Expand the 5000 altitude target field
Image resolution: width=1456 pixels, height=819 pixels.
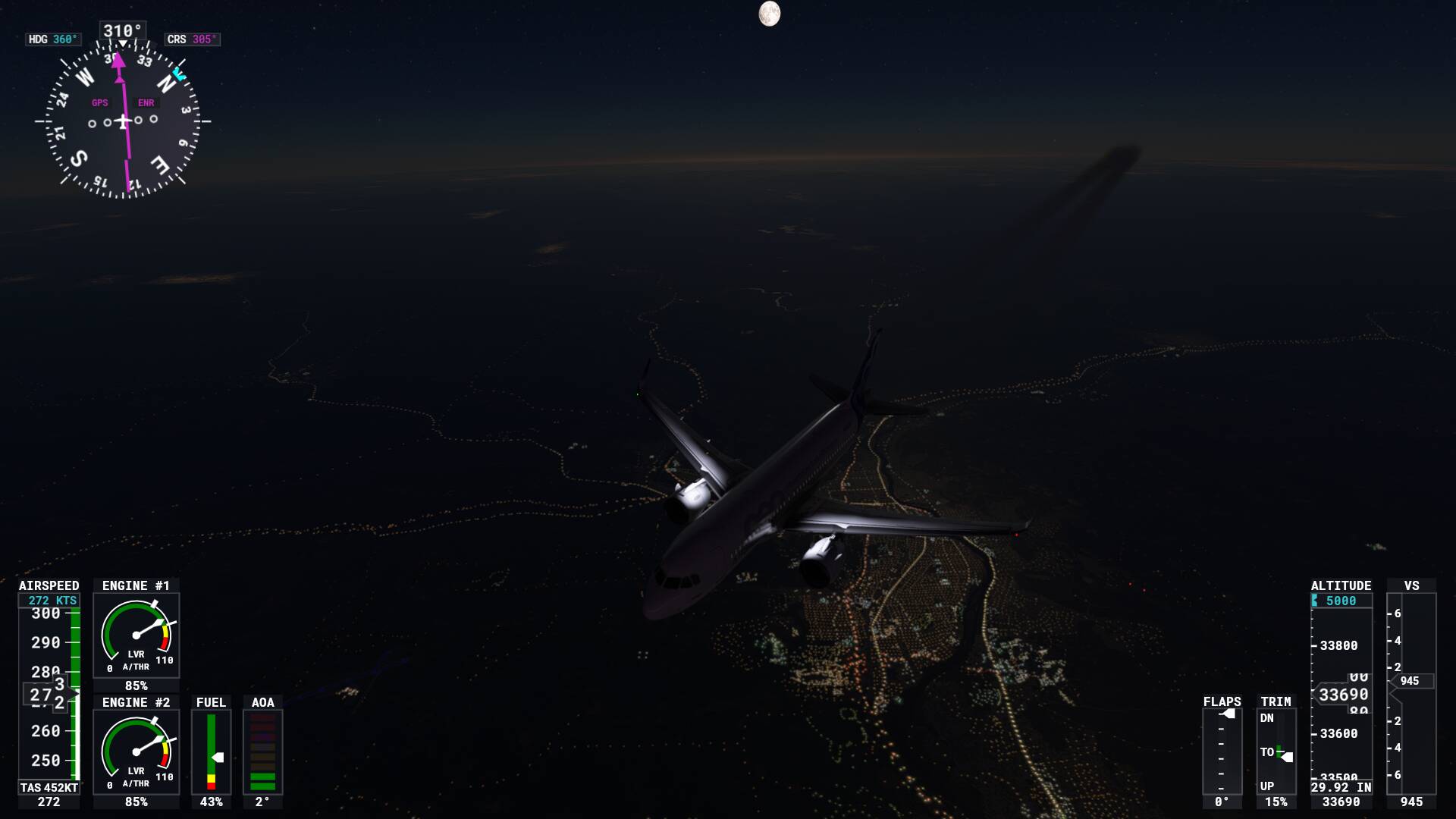[x=1339, y=600]
